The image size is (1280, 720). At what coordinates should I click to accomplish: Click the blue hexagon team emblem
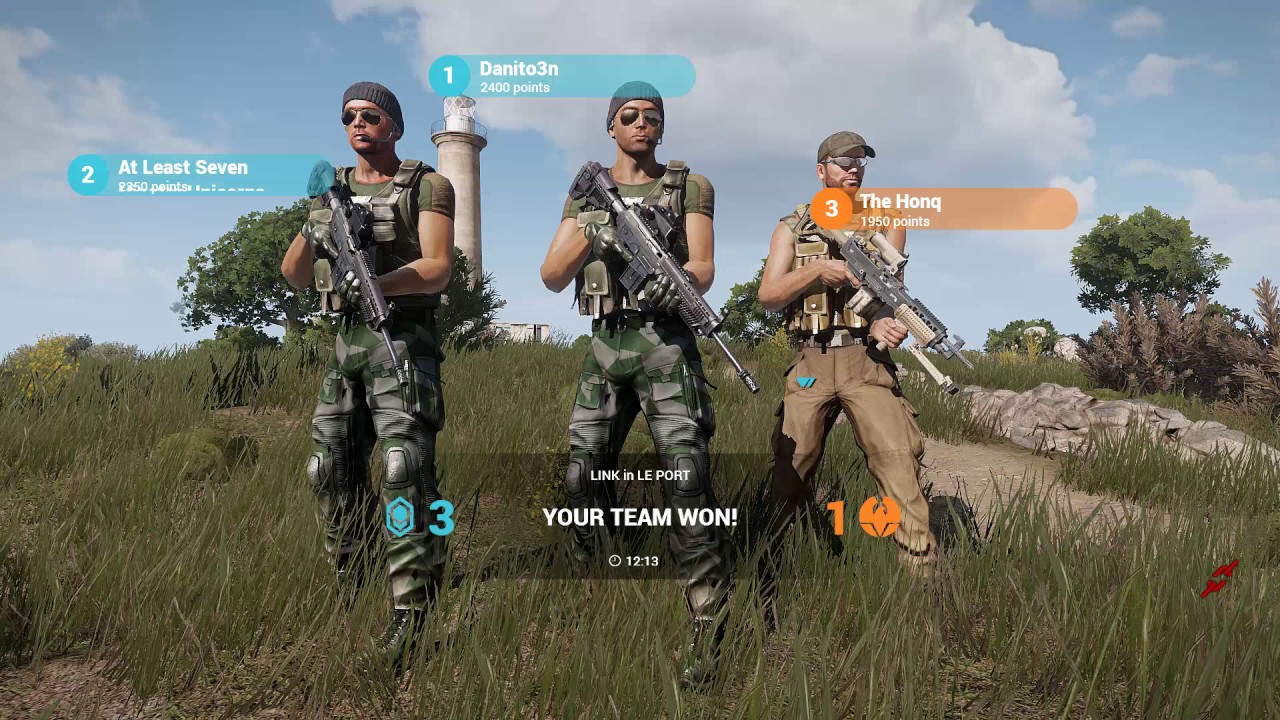400,518
